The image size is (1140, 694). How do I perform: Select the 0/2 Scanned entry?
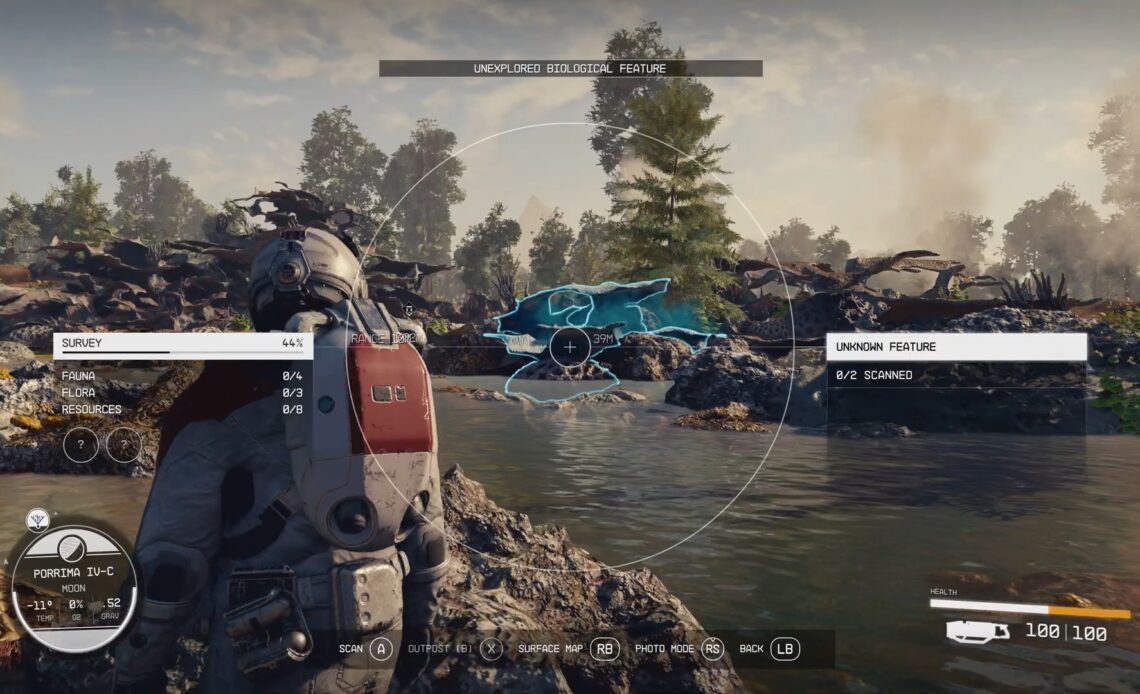click(956, 376)
